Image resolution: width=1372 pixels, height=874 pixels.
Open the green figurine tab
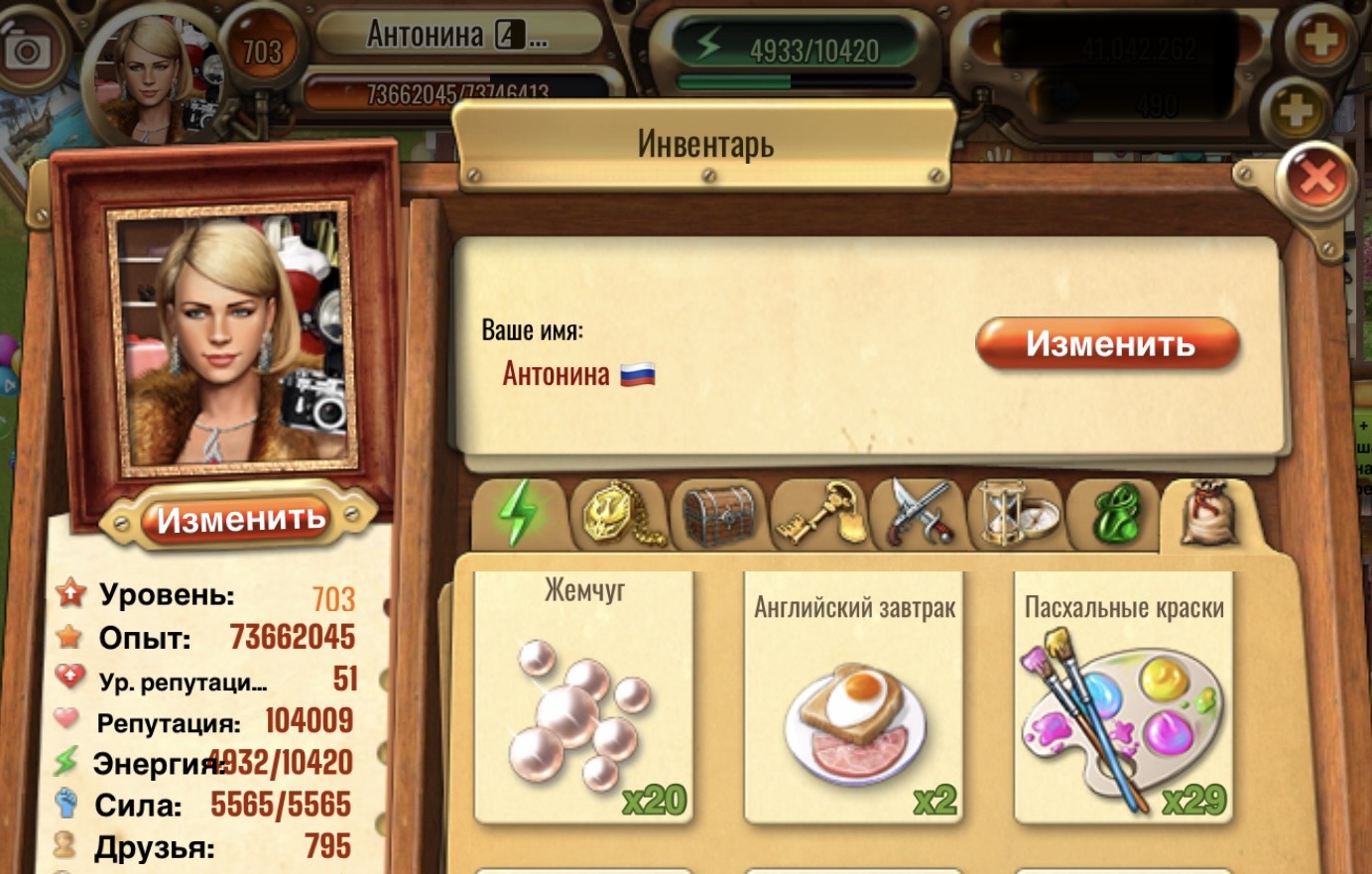(1115, 514)
